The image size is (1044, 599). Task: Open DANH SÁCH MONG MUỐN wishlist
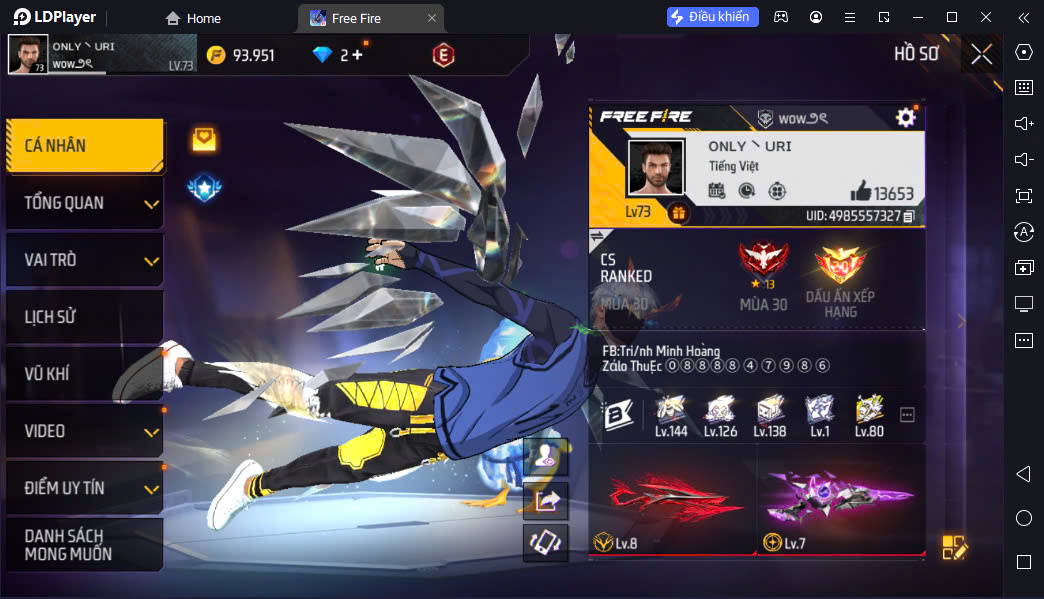coord(84,545)
